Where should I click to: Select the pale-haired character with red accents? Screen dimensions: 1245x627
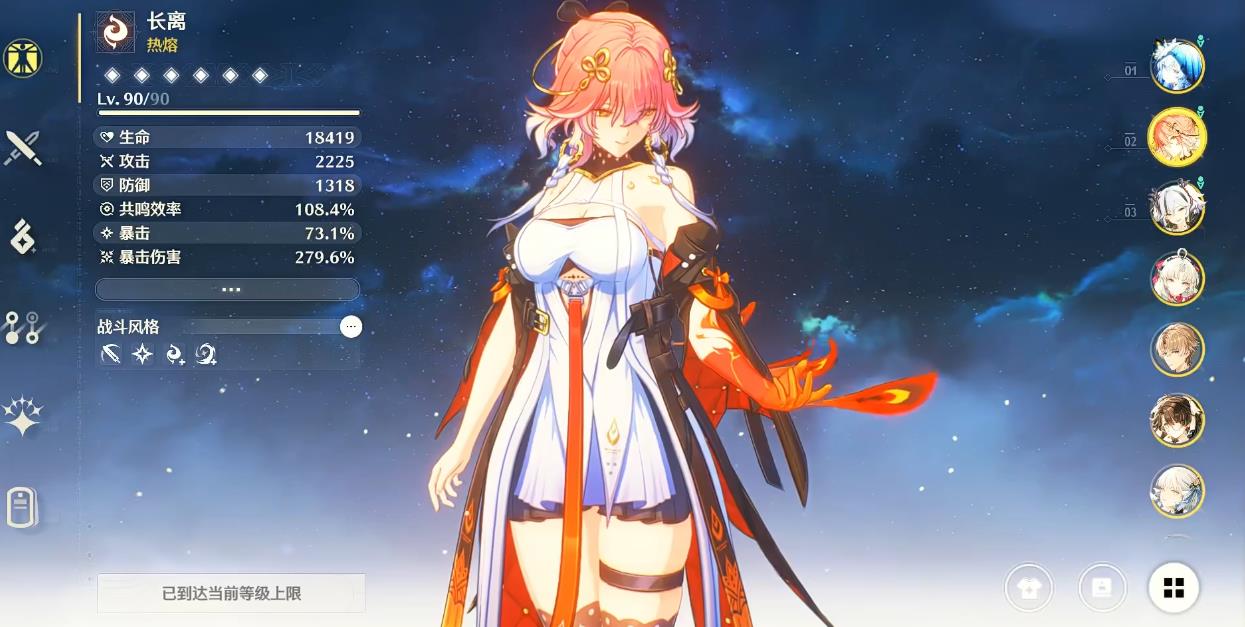(1176, 278)
